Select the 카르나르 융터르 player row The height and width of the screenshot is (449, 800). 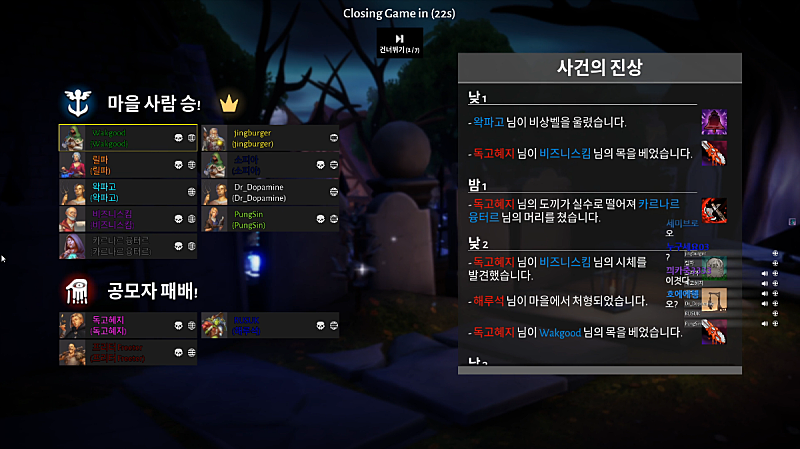click(128, 246)
